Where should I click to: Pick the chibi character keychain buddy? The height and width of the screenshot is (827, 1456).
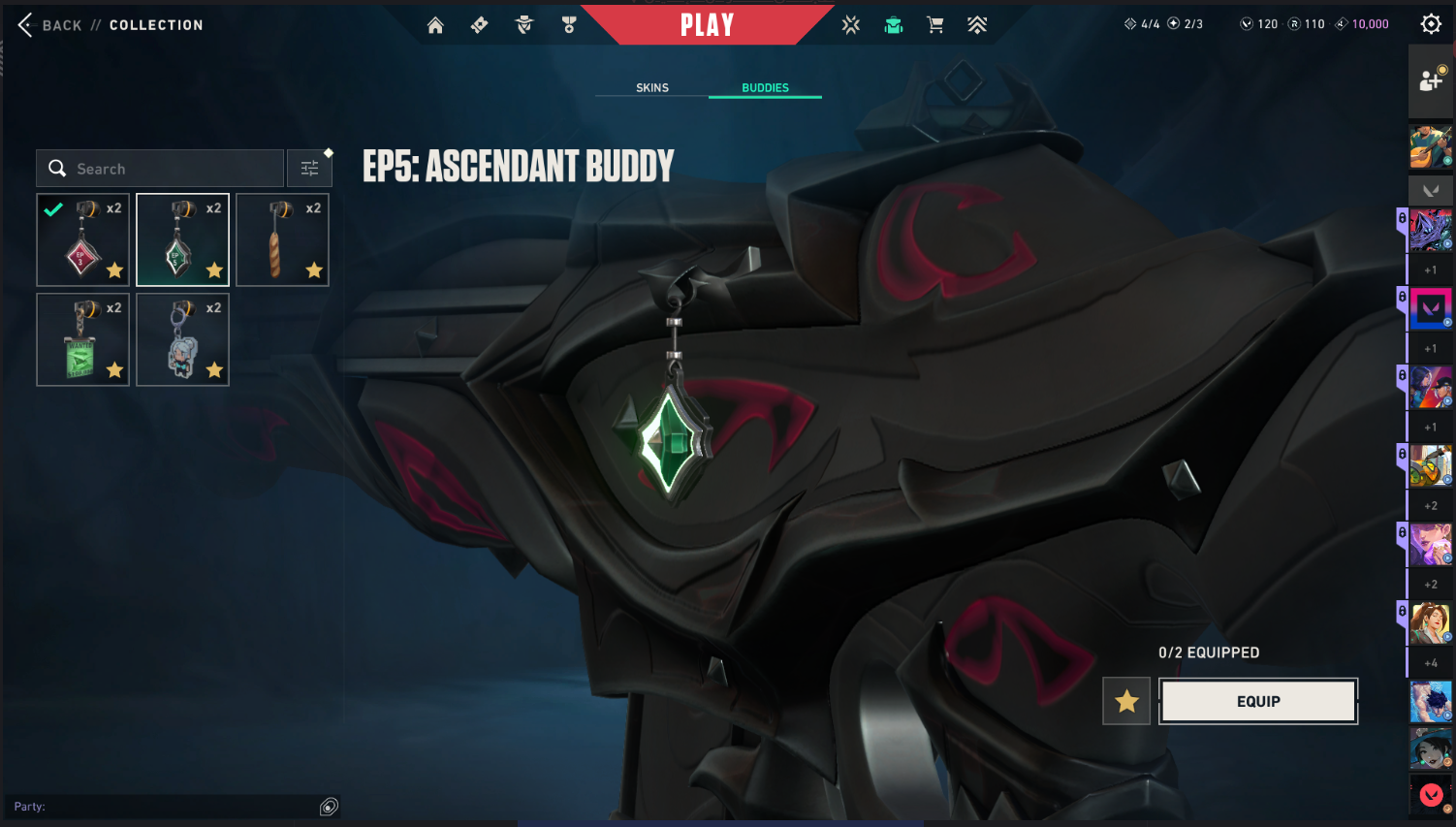tap(182, 340)
